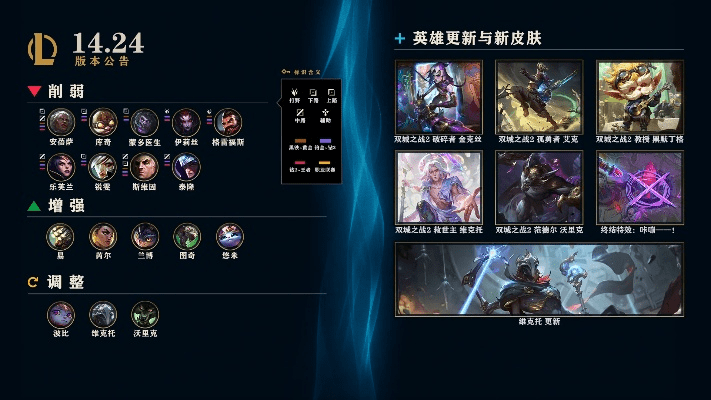Image resolution: width=711 pixels, height=400 pixels.
Task: Select Rumble (兰博) champion portrait
Action: 145,236
